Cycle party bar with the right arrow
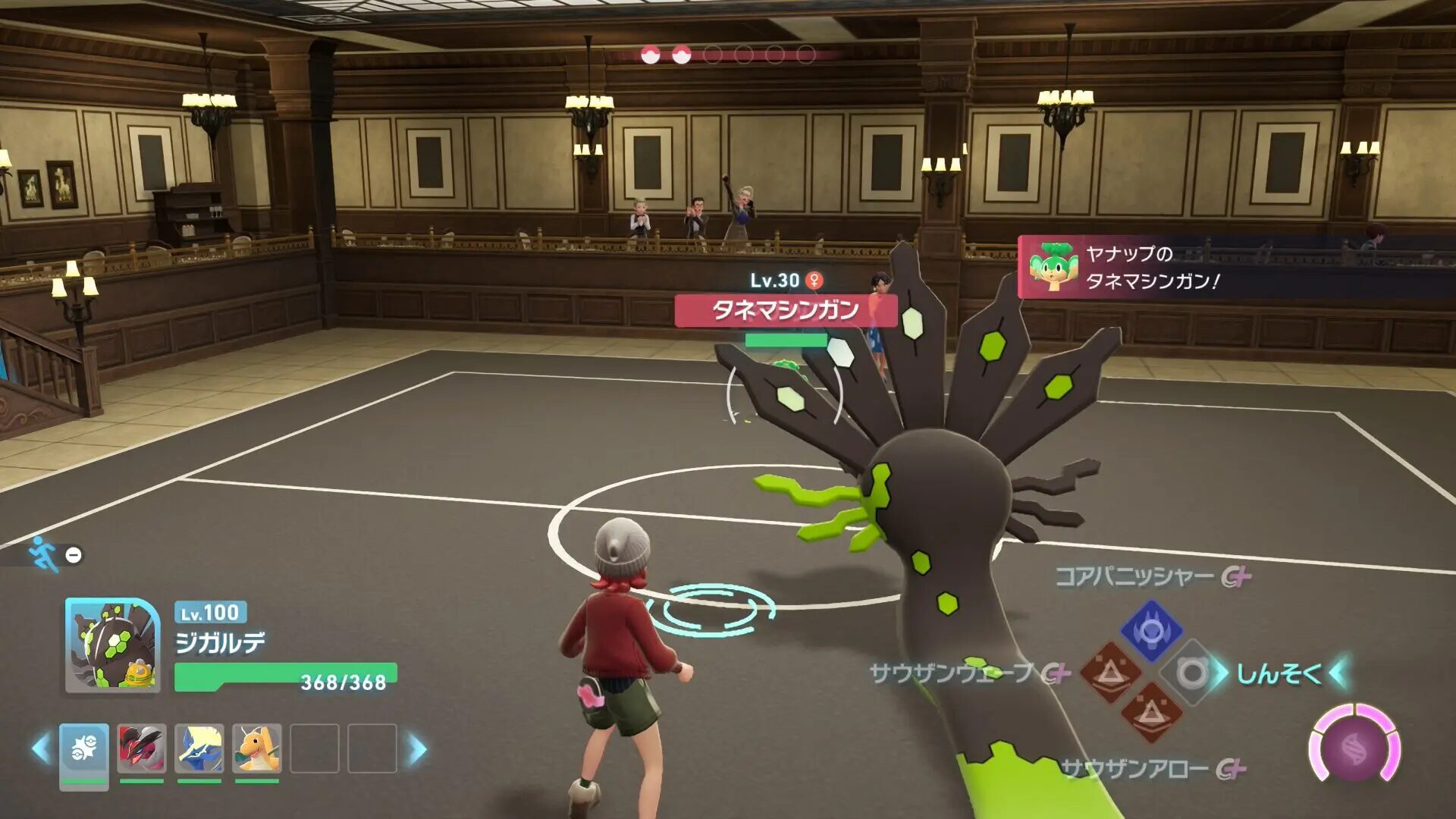The width and height of the screenshot is (1456, 819). [418, 749]
